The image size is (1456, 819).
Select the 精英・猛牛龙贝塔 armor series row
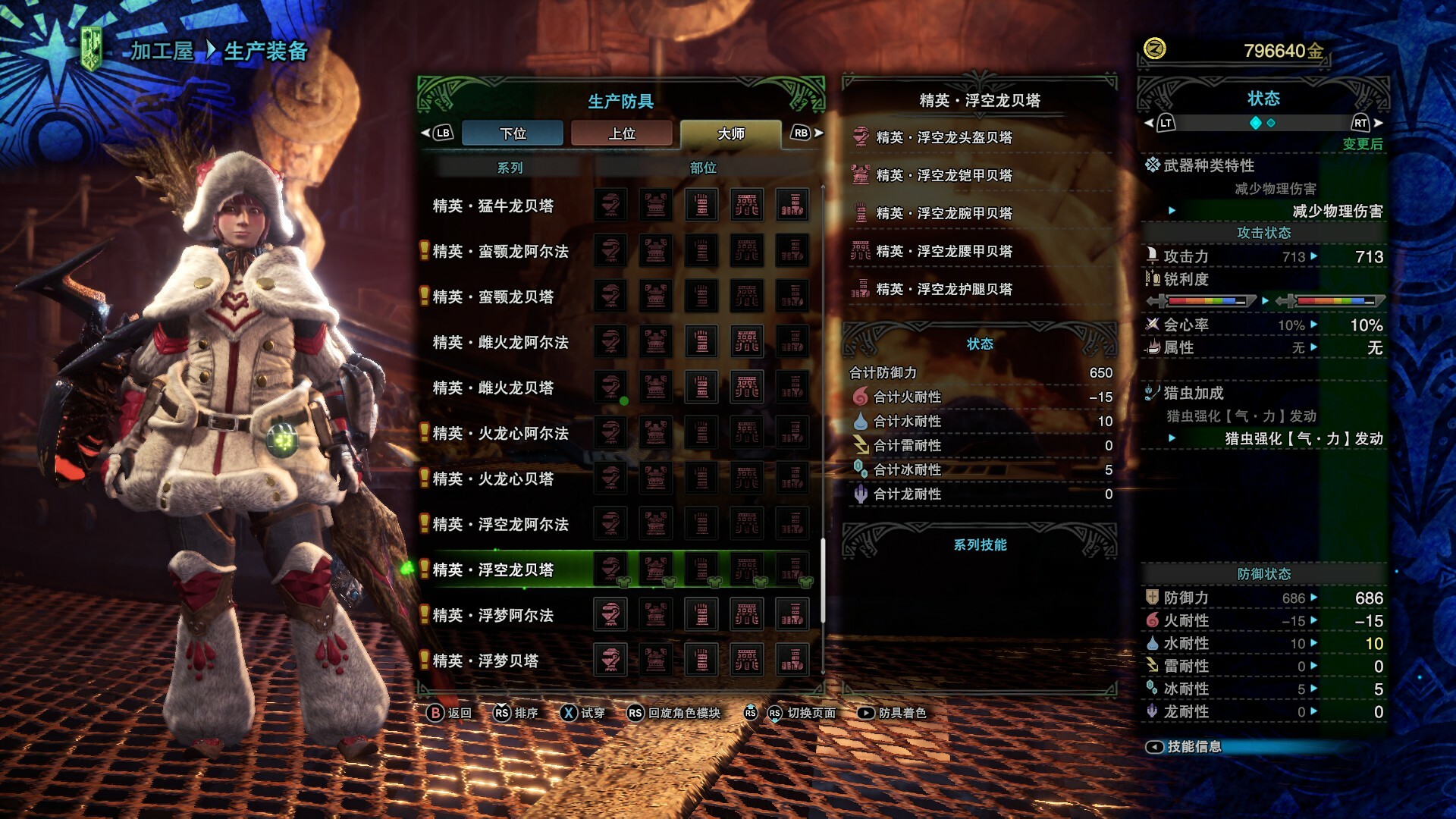tap(493, 206)
